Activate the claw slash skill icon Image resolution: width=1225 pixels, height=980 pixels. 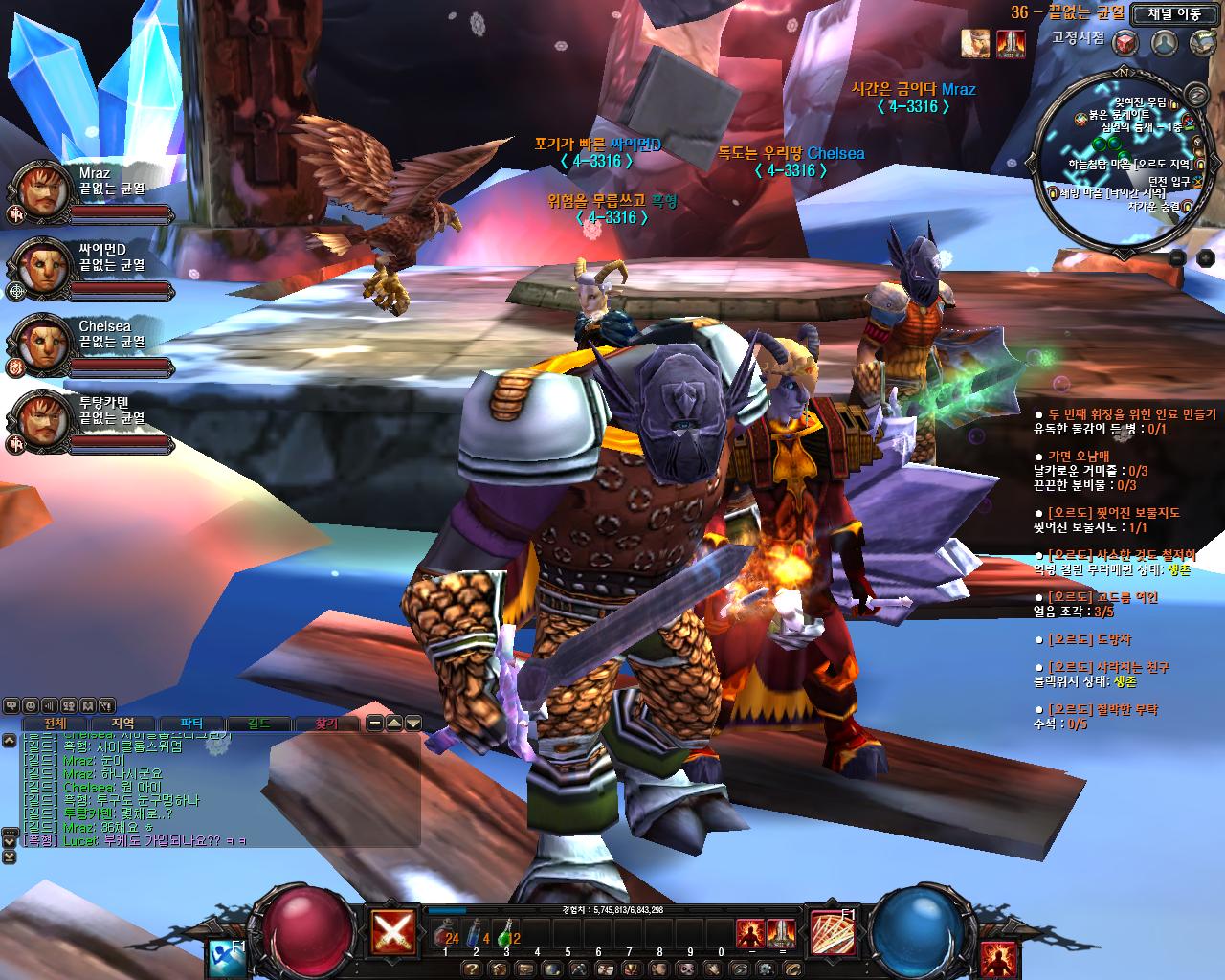tap(833, 933)
